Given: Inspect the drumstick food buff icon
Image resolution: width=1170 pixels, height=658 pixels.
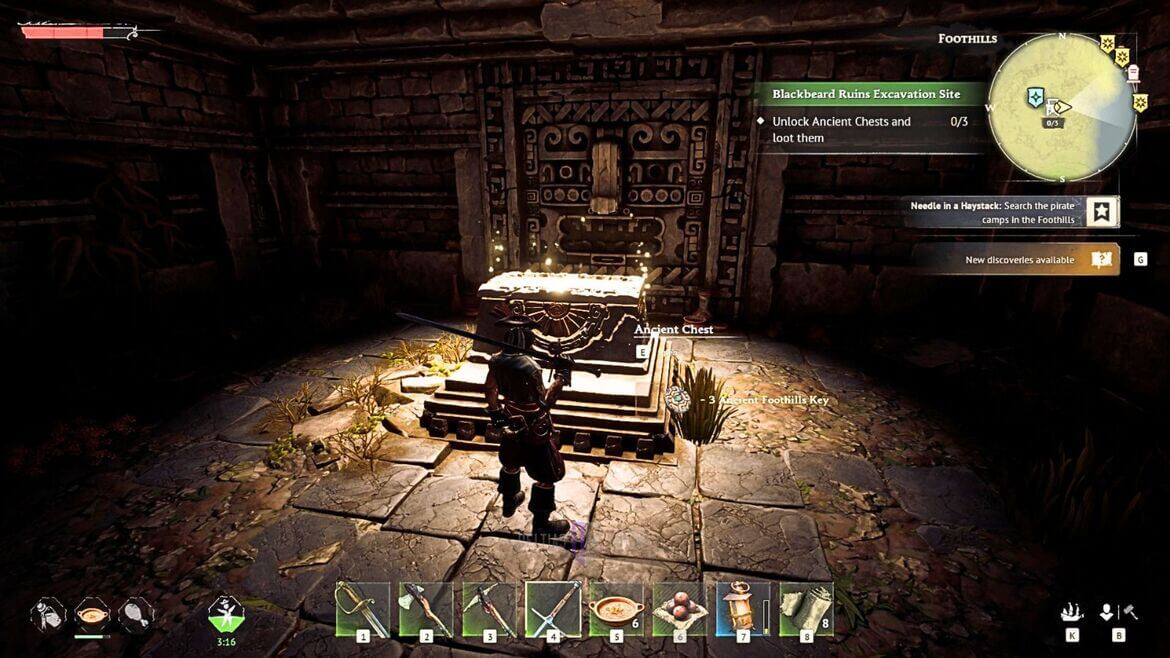Looking at the screenshot, I should tap(135, 612).
